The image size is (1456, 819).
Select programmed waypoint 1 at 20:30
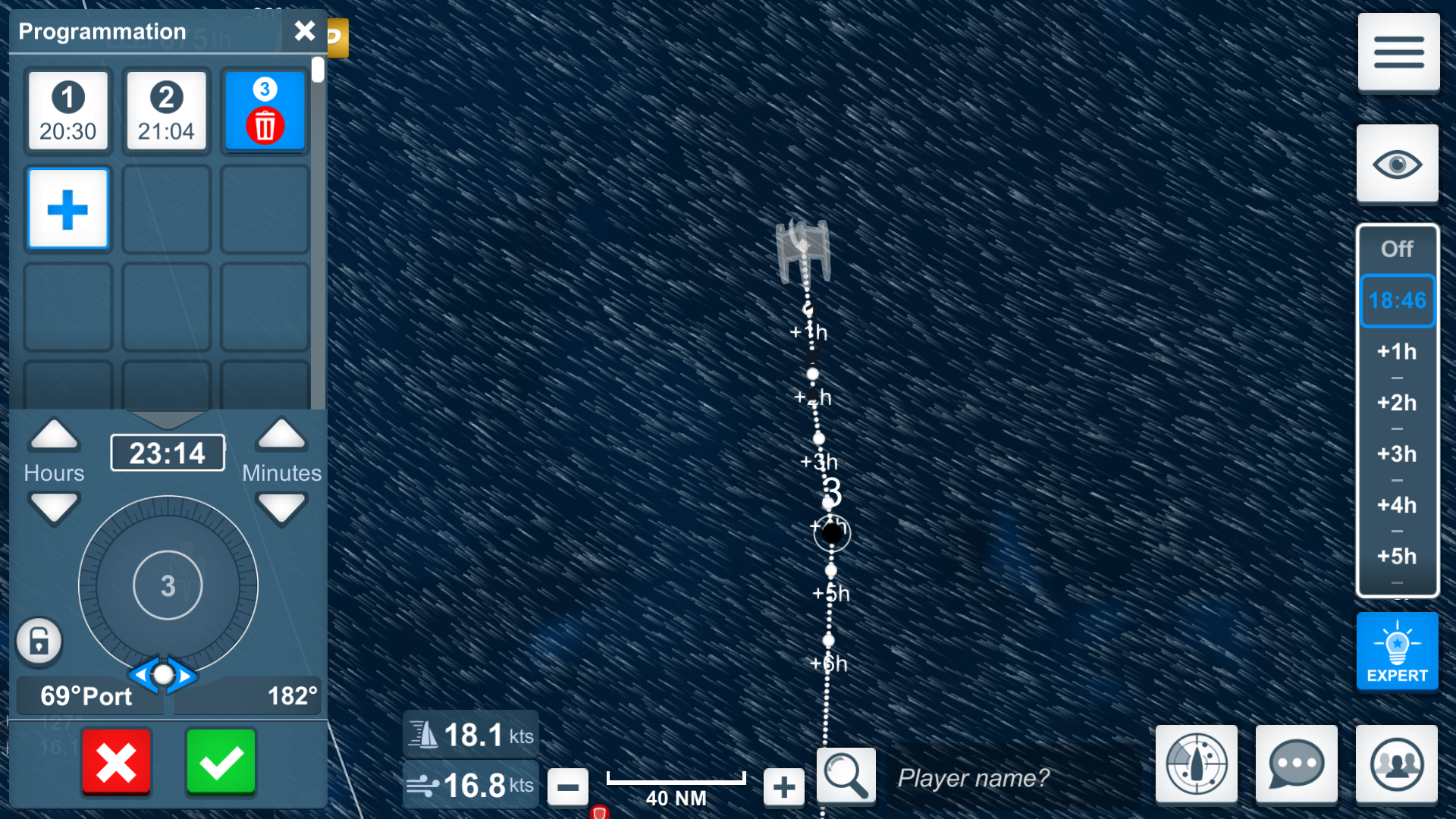pos(68,111)
